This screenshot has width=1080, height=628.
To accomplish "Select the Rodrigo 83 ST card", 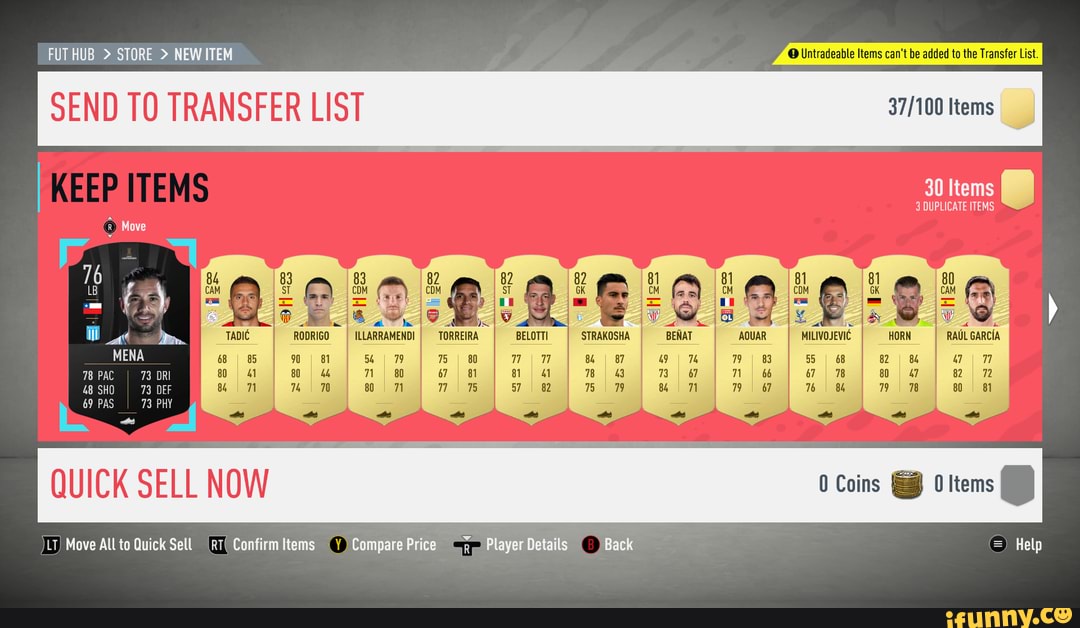I will coord(310,340).
